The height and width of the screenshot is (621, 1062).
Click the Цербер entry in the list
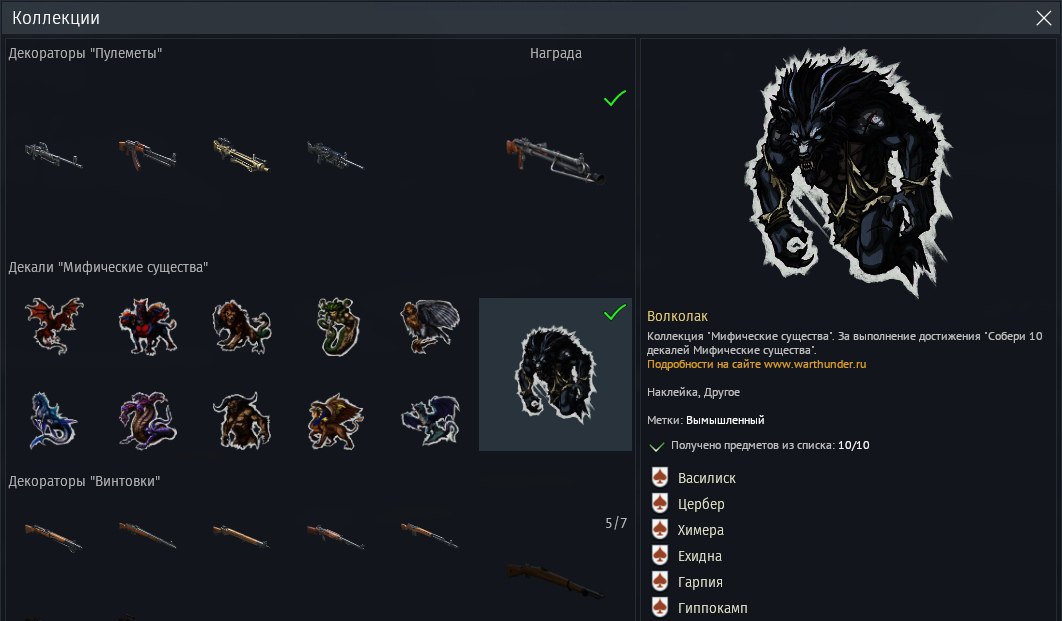(700, 504)
